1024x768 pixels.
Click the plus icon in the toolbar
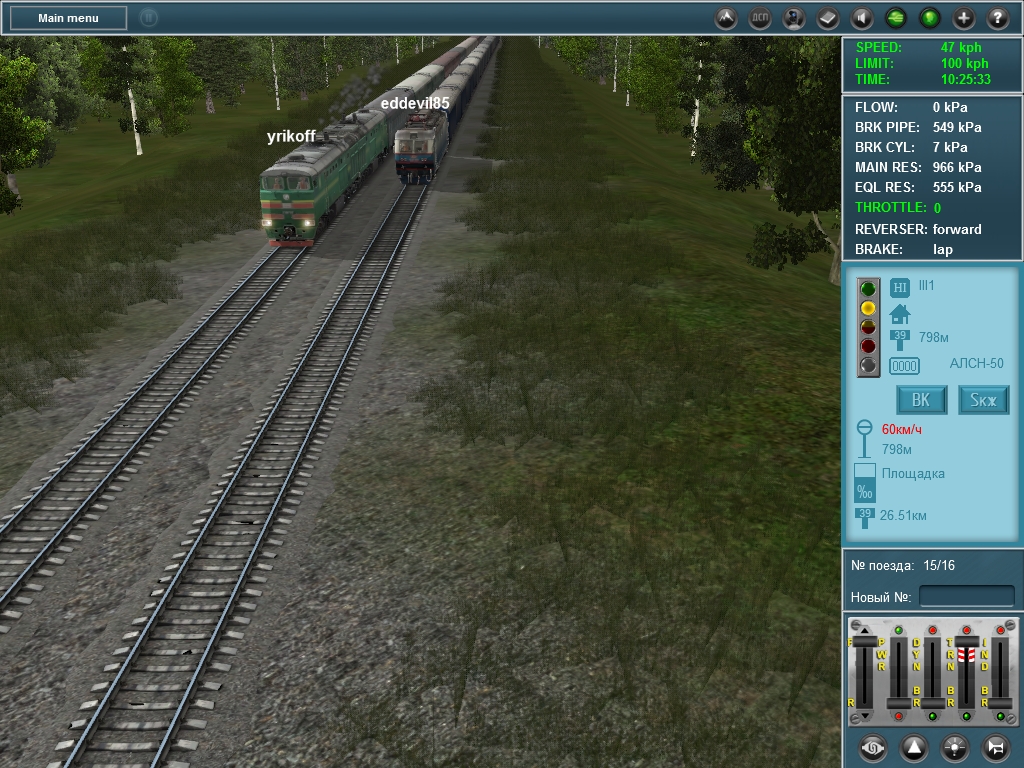pyautogui.click(x=964, y=18)
